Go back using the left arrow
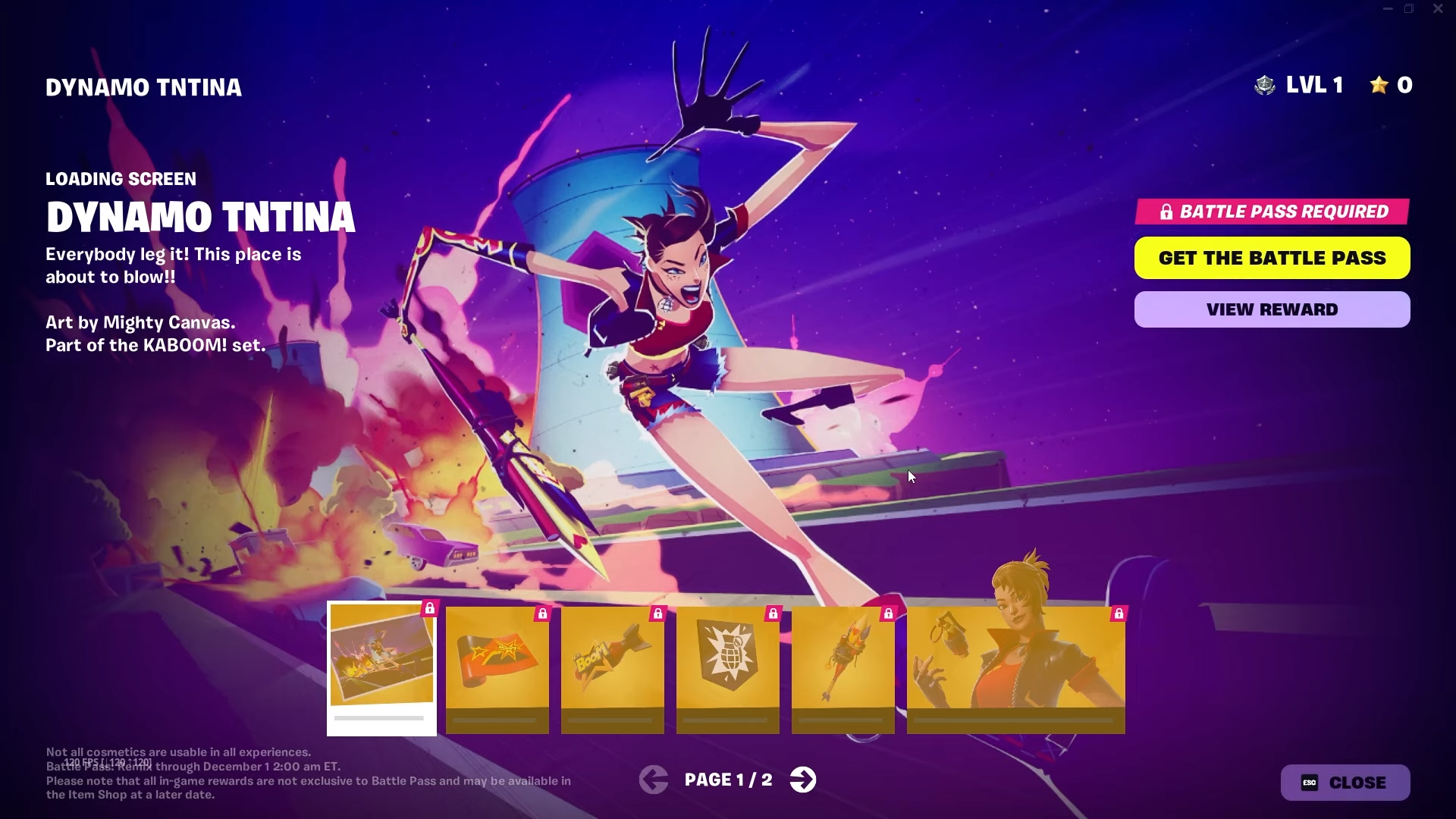 [x=654, y=779]
